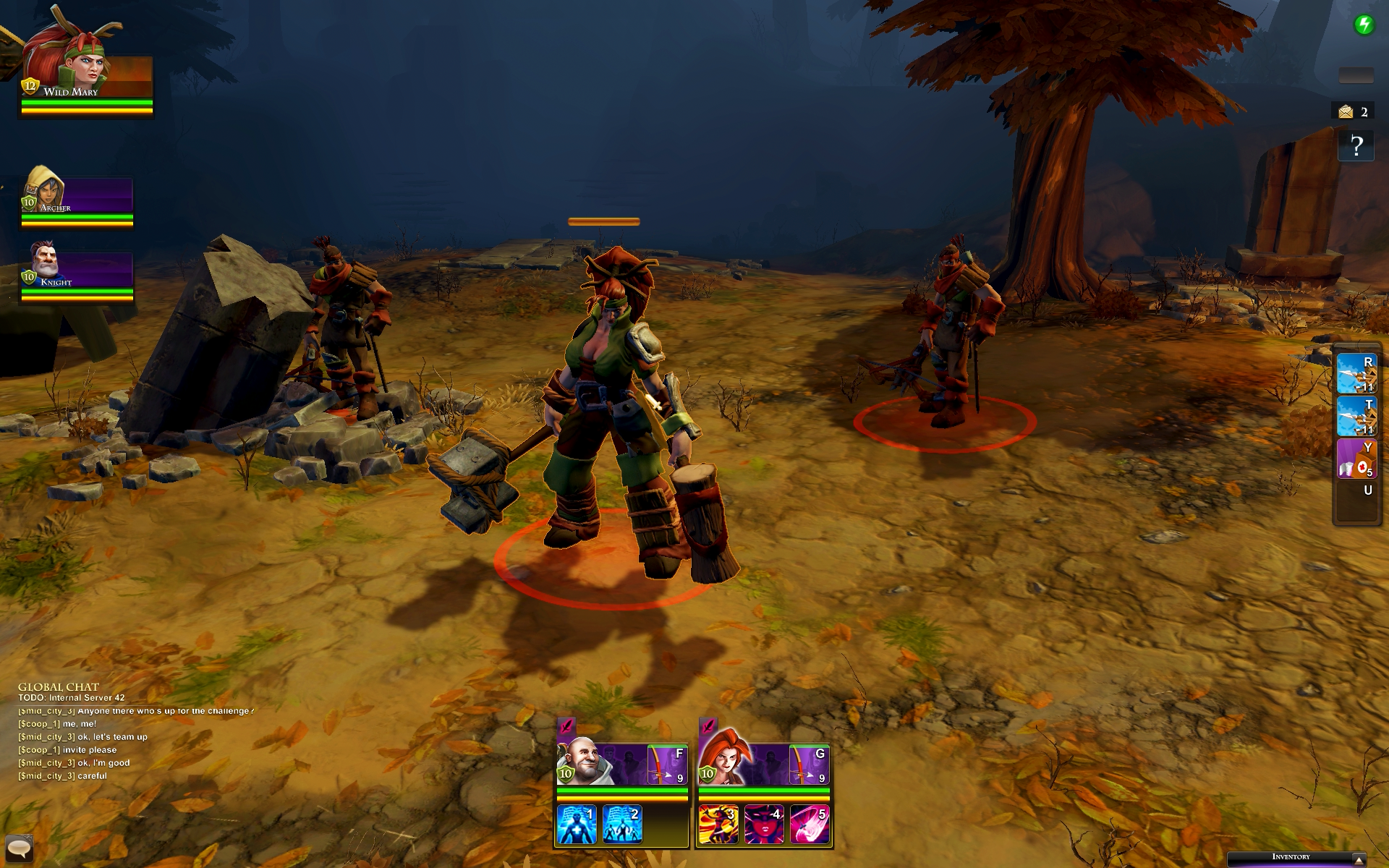Image resolution: width=1389 pixels, height=868 pixels.
Task: Use the medkit item on slot Y
Action: (x=1356, y=459)
